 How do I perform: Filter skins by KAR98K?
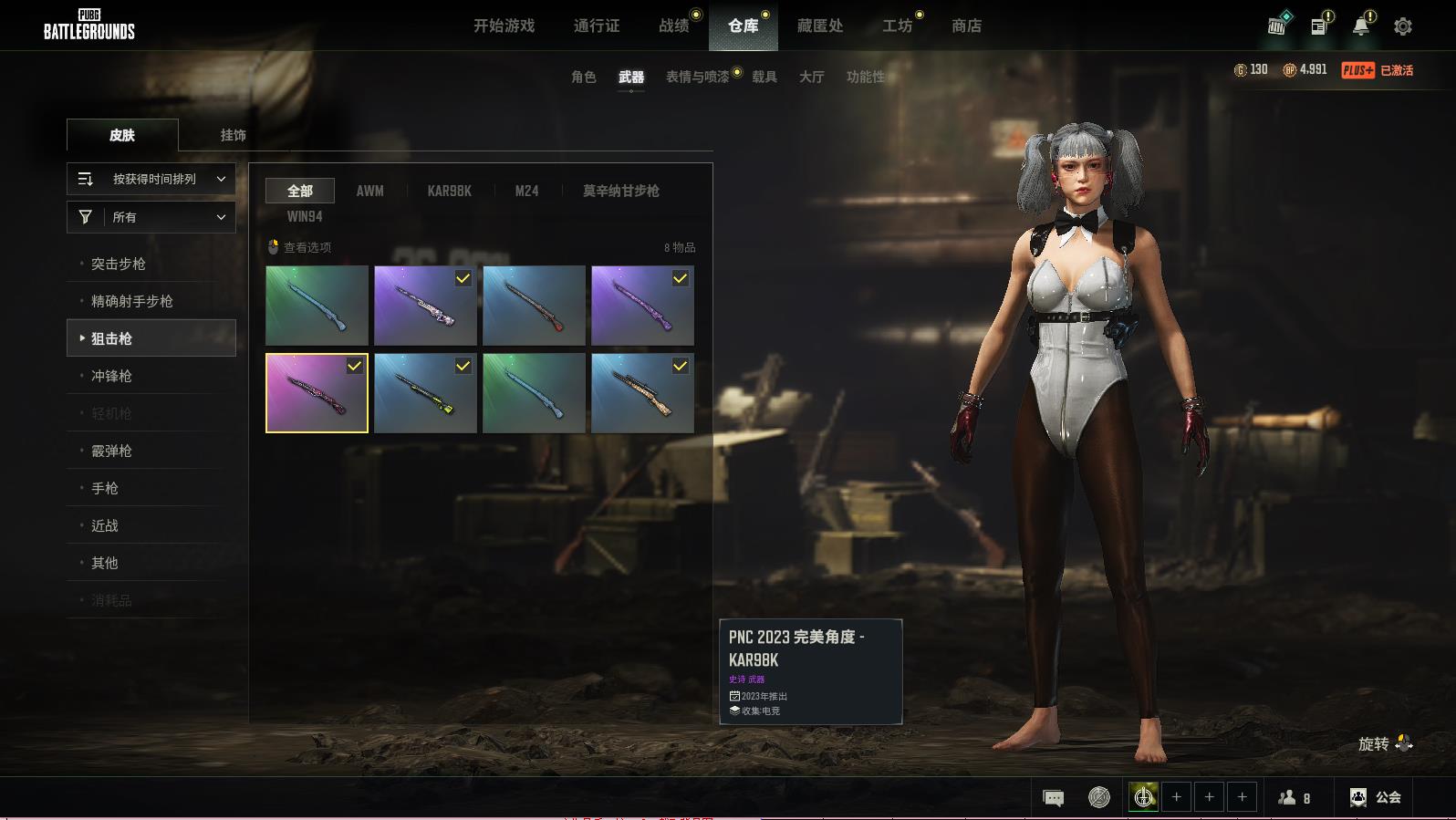449,191
